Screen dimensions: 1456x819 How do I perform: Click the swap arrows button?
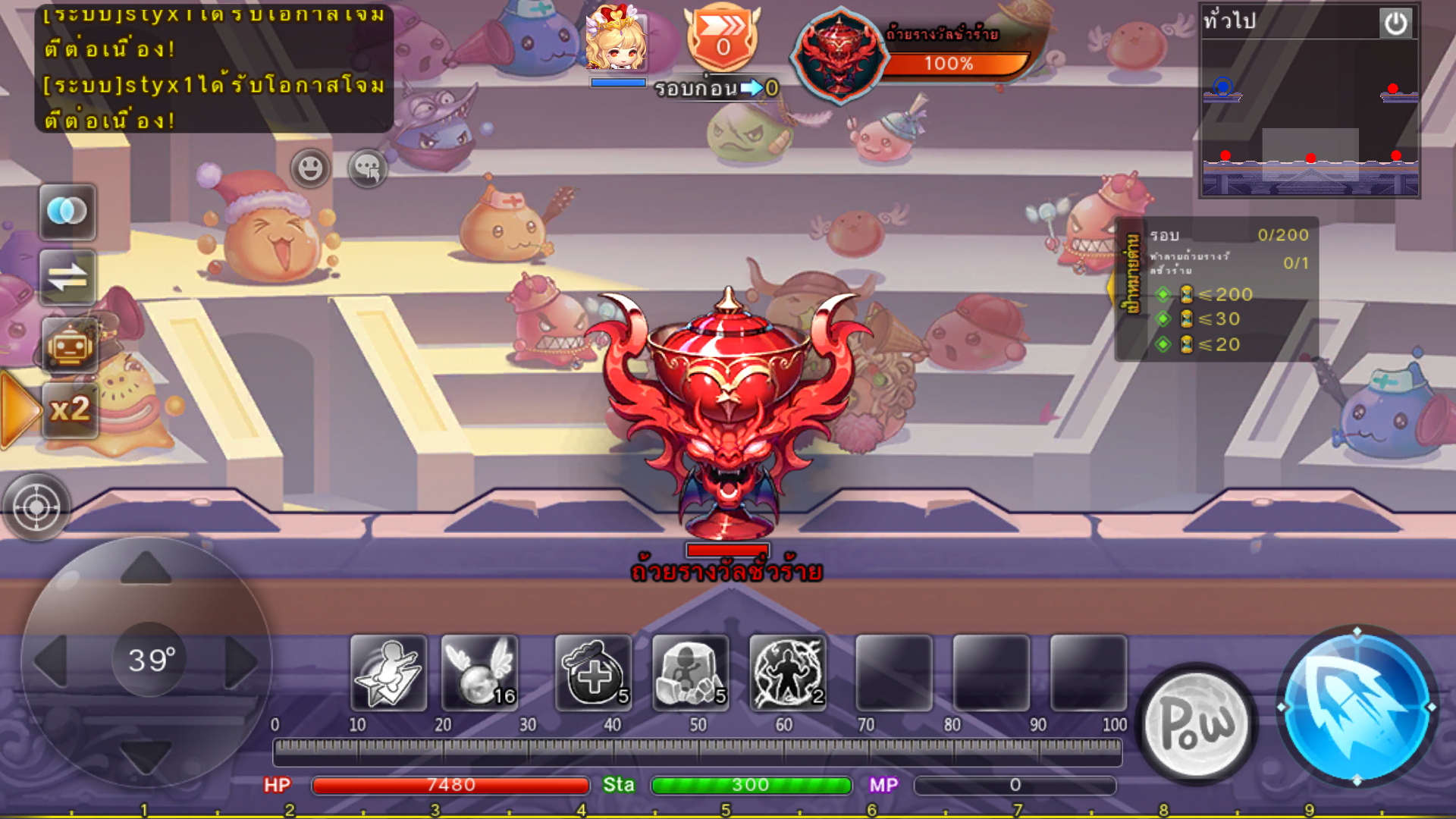[x=67, y=278]
